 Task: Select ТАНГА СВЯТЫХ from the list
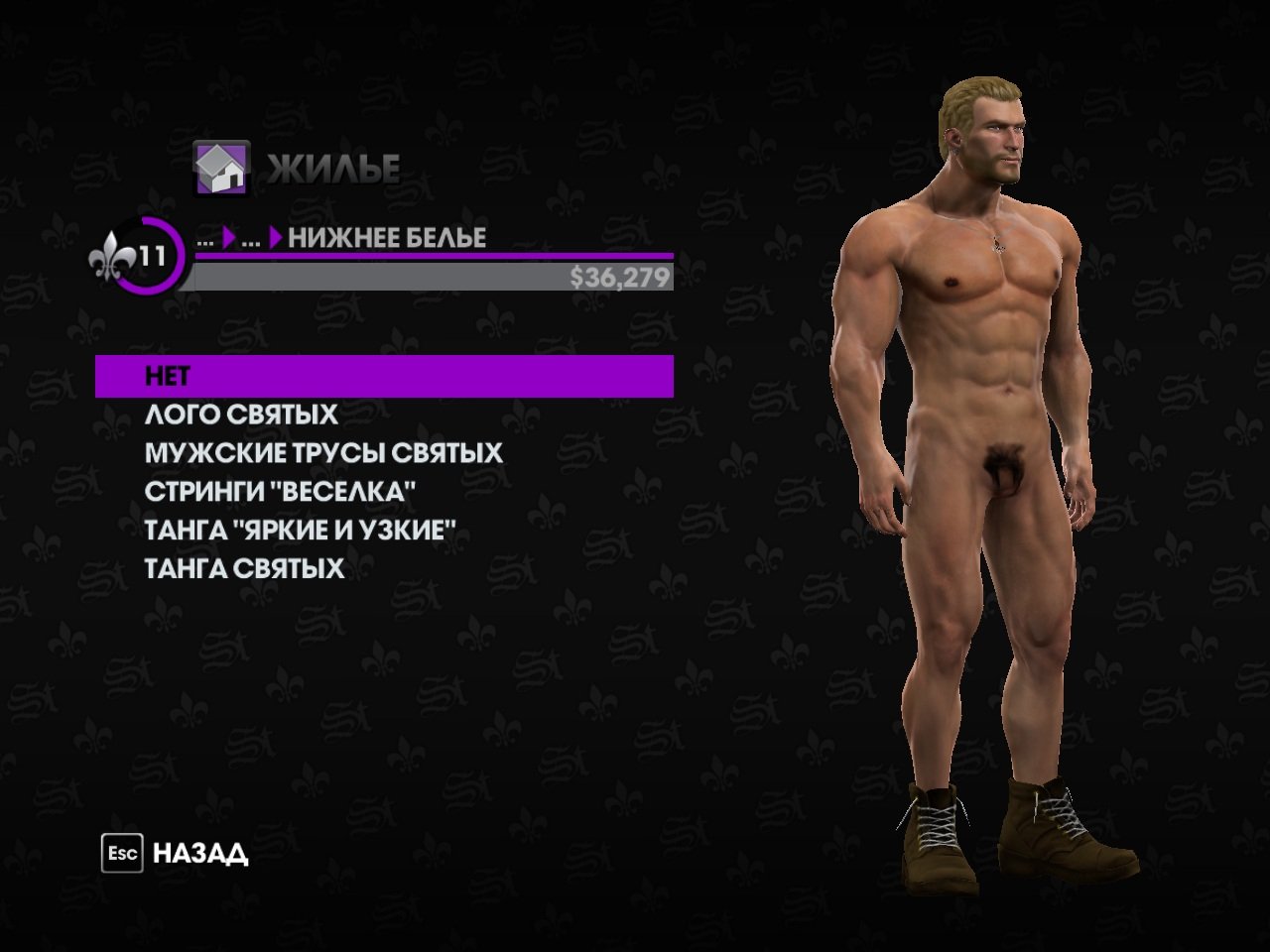pyautogui.click(x=244, y=569)
